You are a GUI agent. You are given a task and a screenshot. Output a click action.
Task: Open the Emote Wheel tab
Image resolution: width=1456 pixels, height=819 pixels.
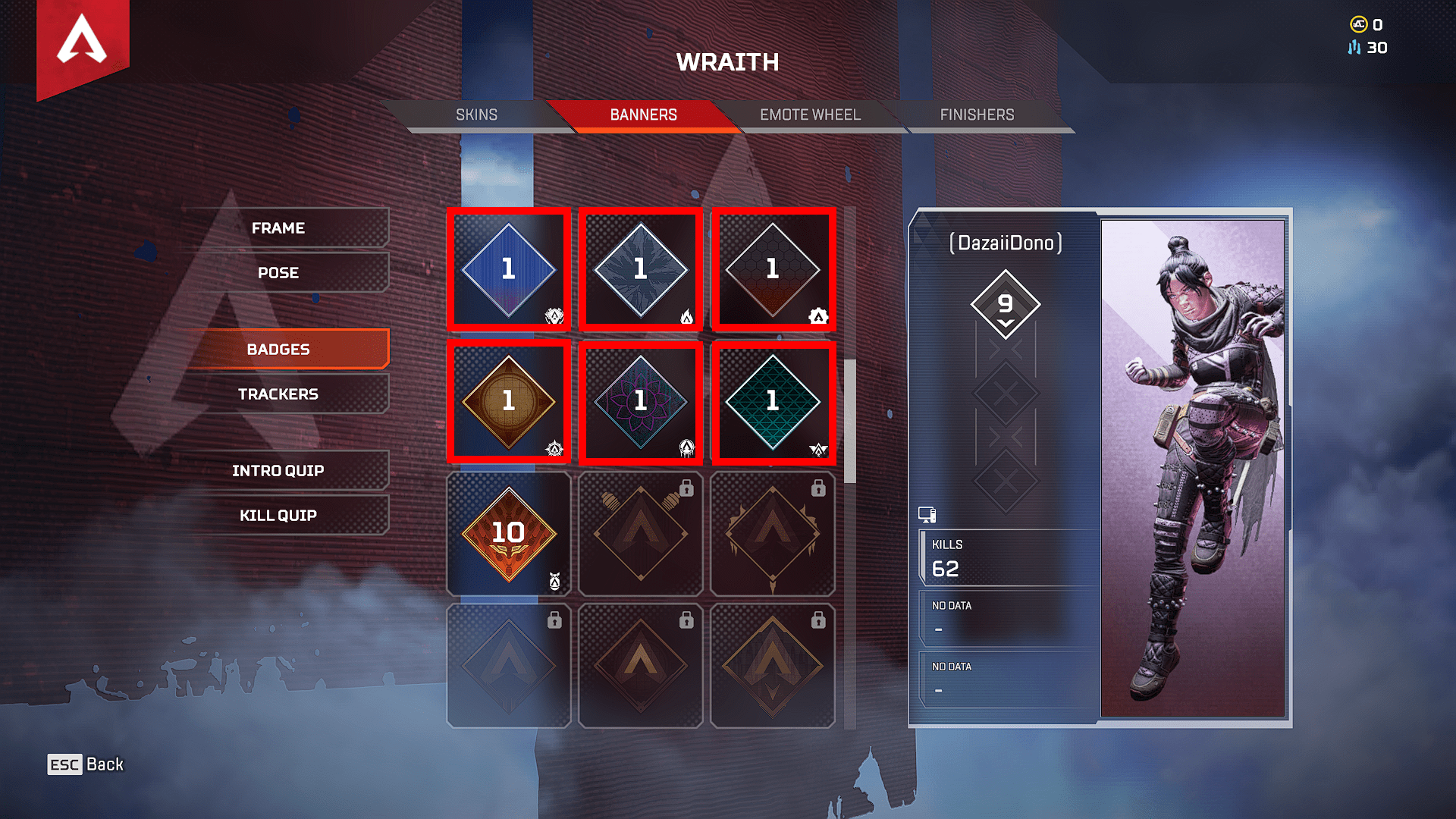coord(810,115)
